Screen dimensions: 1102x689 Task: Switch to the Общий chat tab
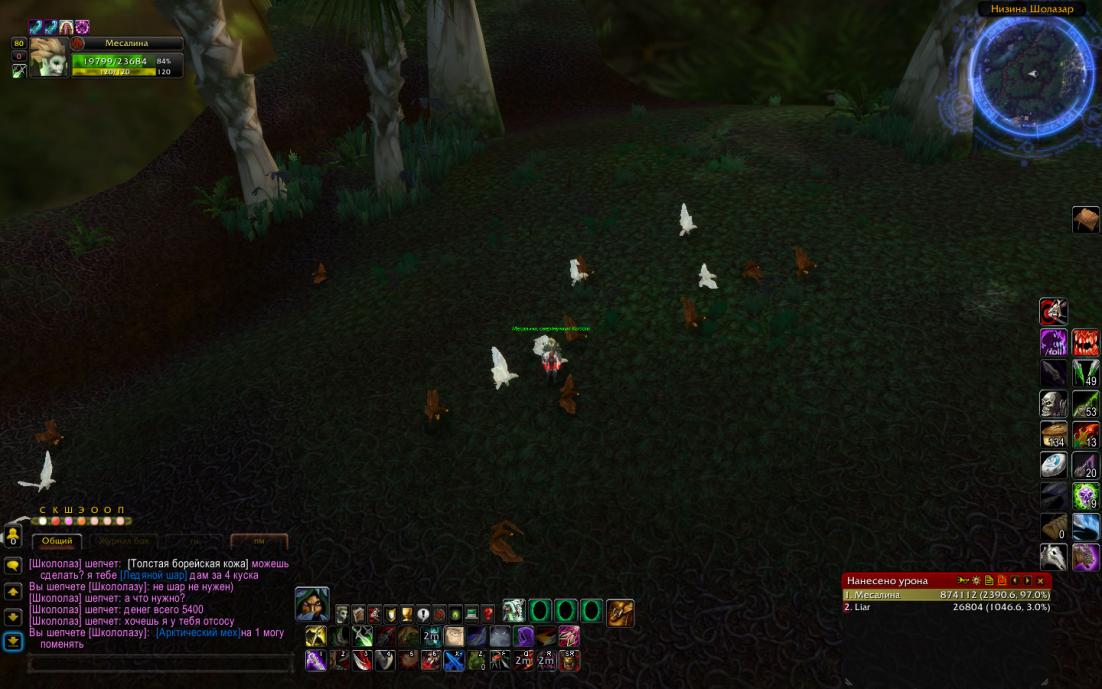(57, 541)
